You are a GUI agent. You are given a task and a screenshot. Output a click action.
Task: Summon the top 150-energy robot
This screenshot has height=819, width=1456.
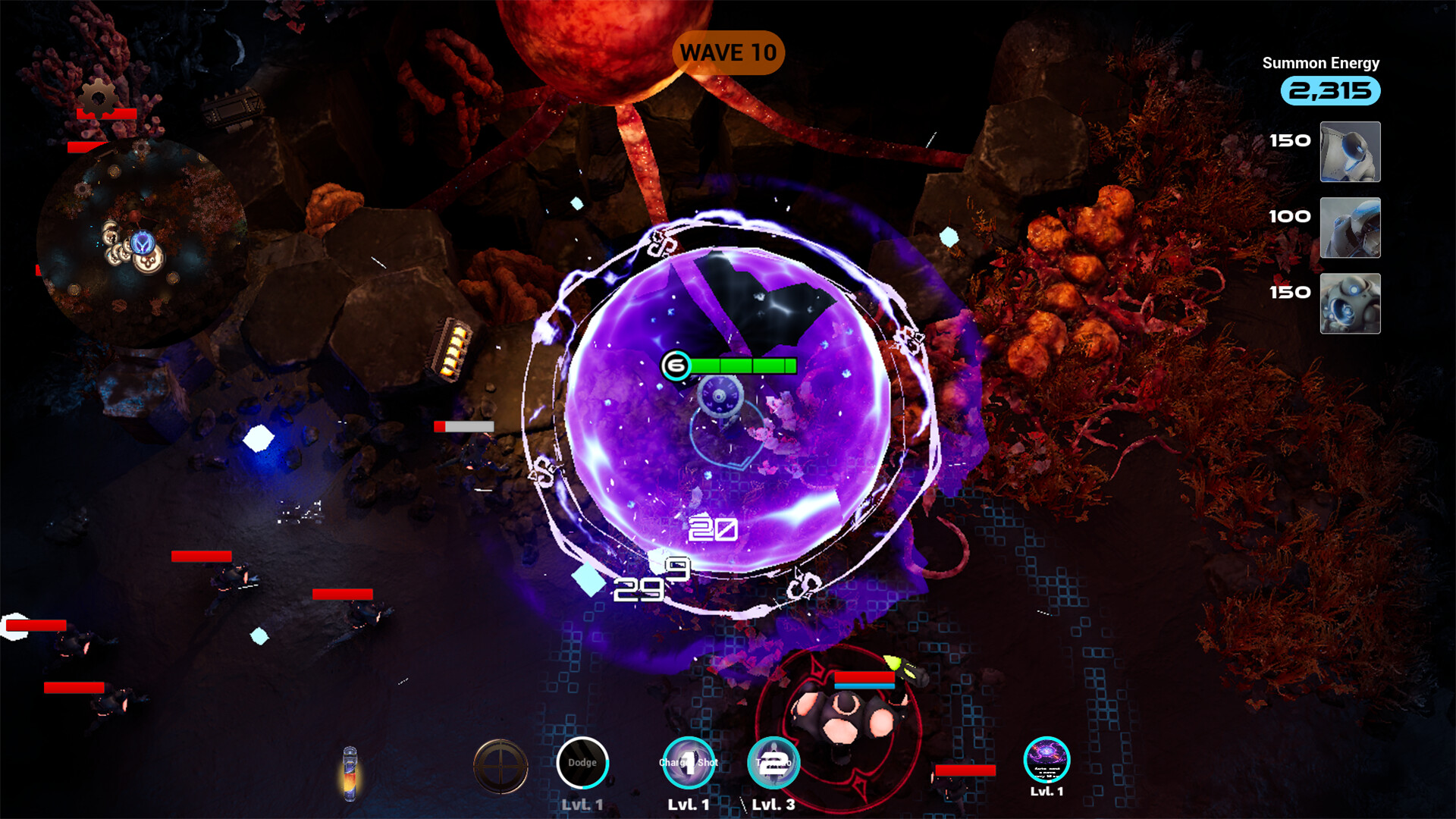1350,152
